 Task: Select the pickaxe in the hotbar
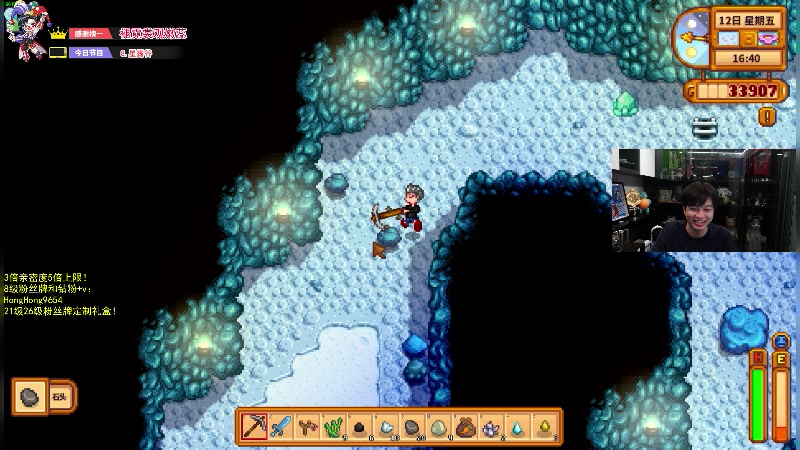[x=254, y=427]
